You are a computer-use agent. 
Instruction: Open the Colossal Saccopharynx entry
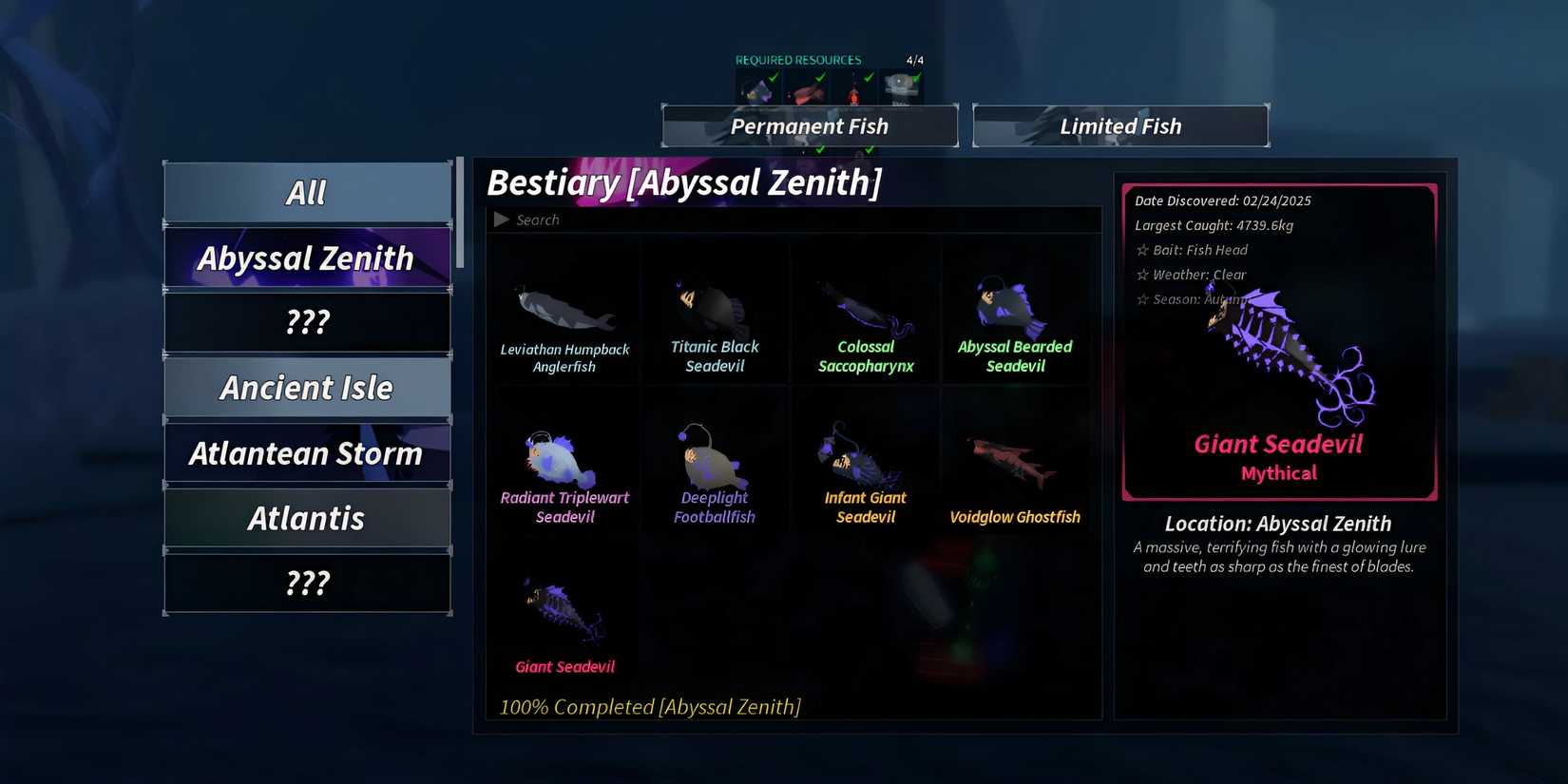coord(865,304)
